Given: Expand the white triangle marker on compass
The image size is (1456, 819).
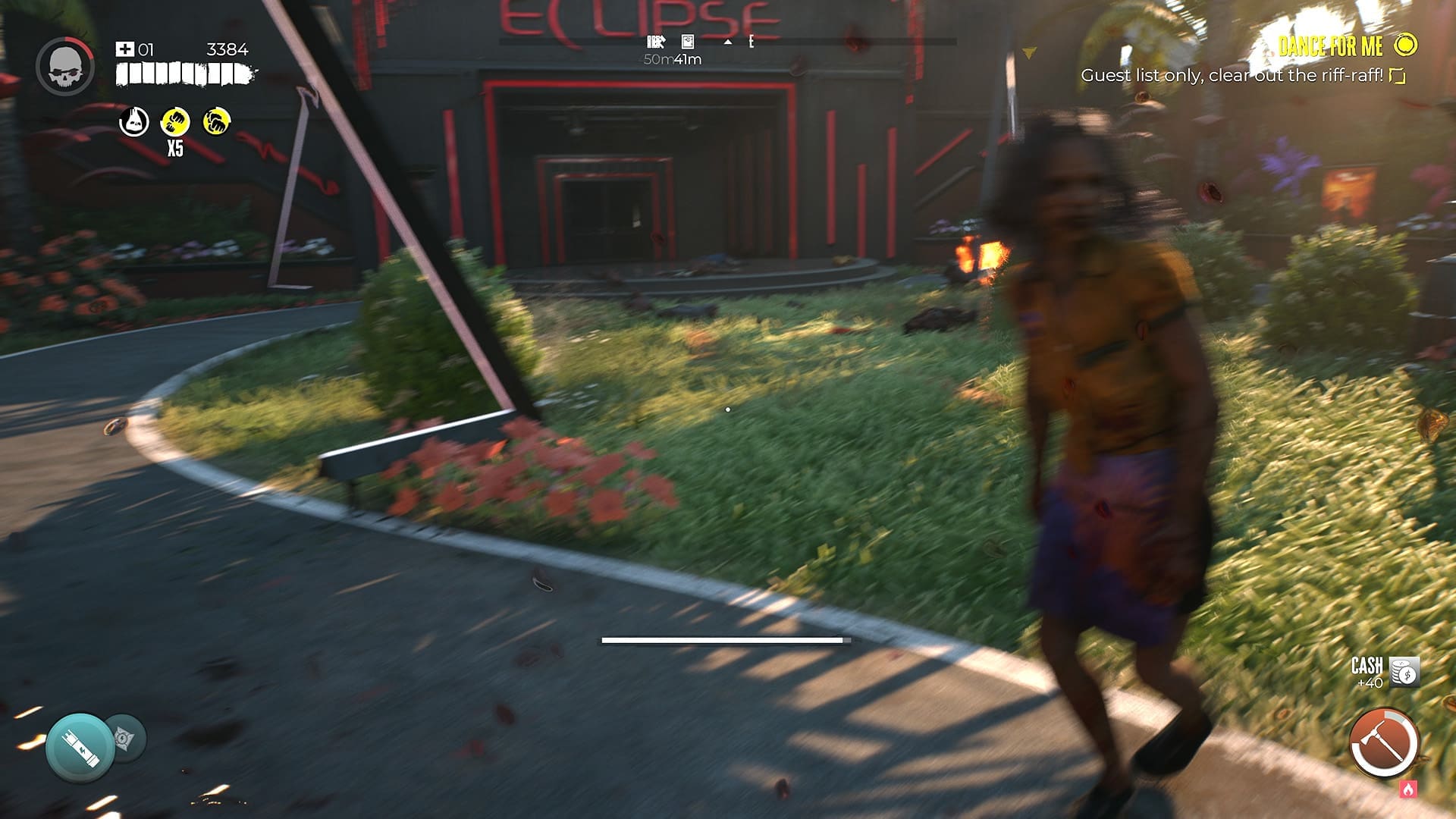Looking at the screenshot, I should click(x=728, y=42).
